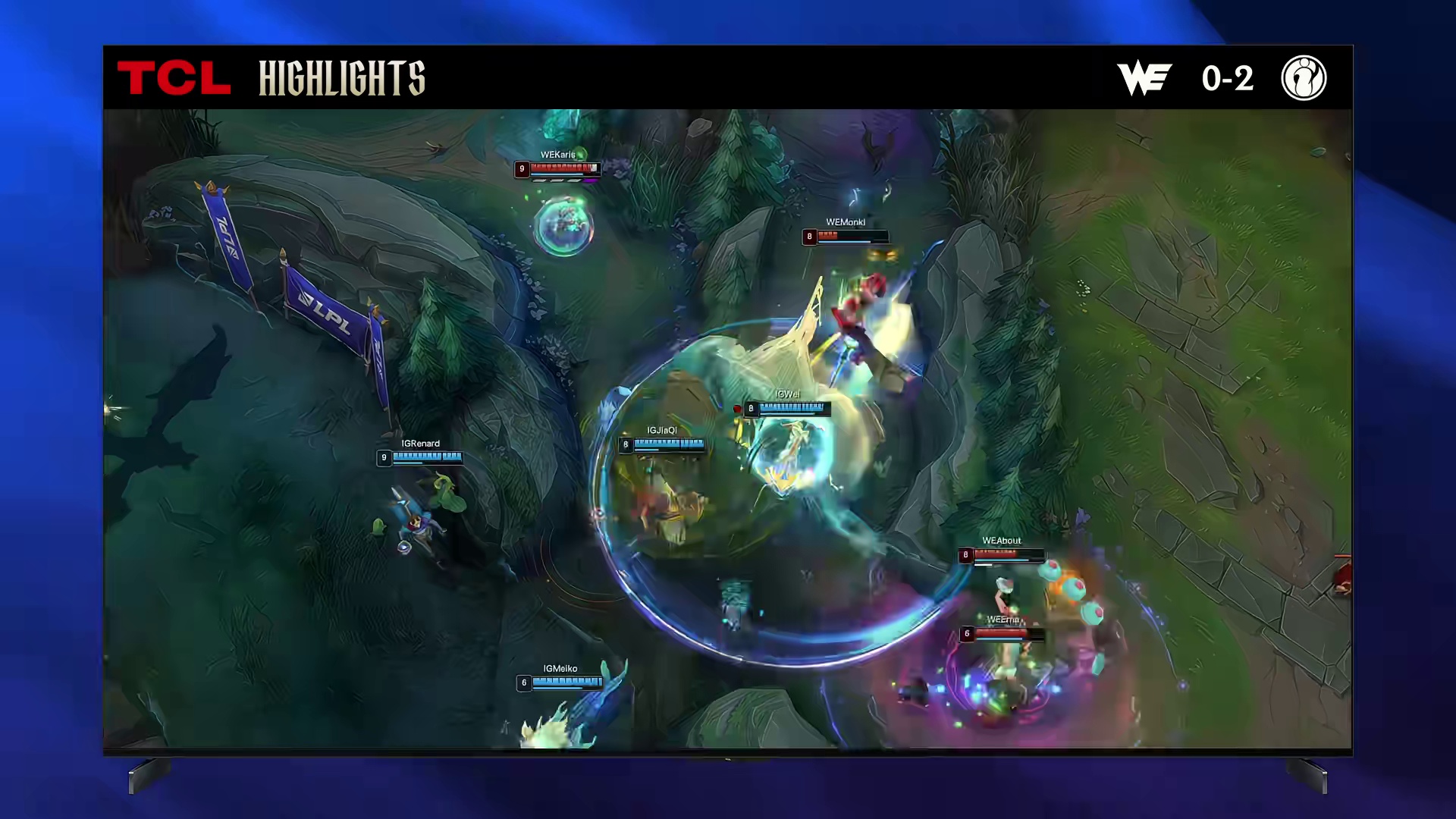Click the Invictus Gaming emblem beside the score
The width and height of the screenshot is (1456, 819).
1304,78
